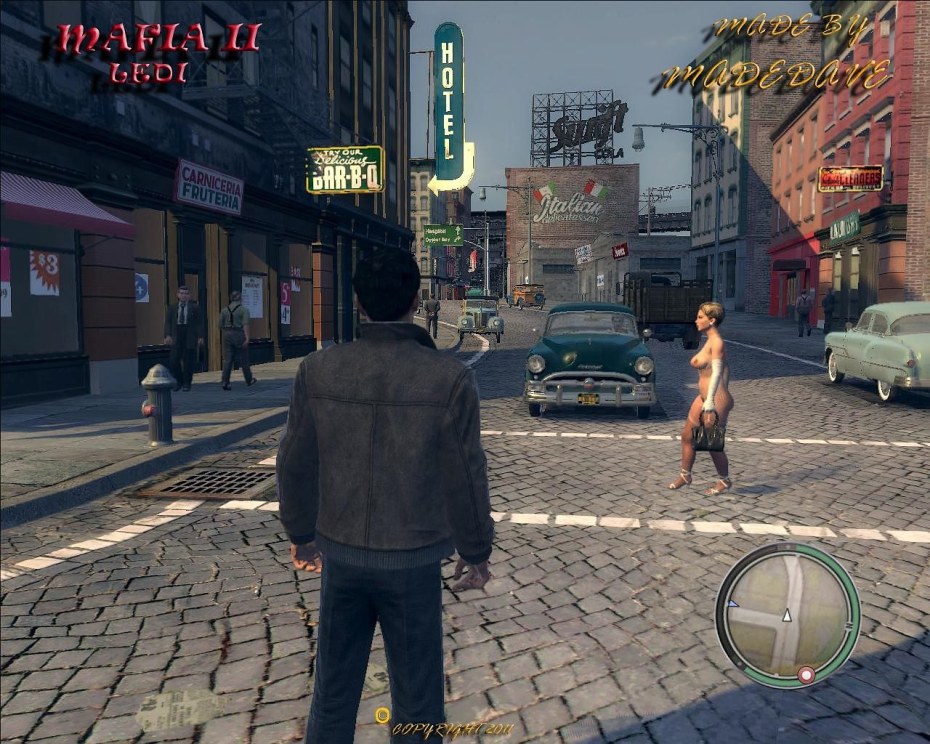Click the circular minimap
Screen dimensions: 930x744
tap(787, 615)
